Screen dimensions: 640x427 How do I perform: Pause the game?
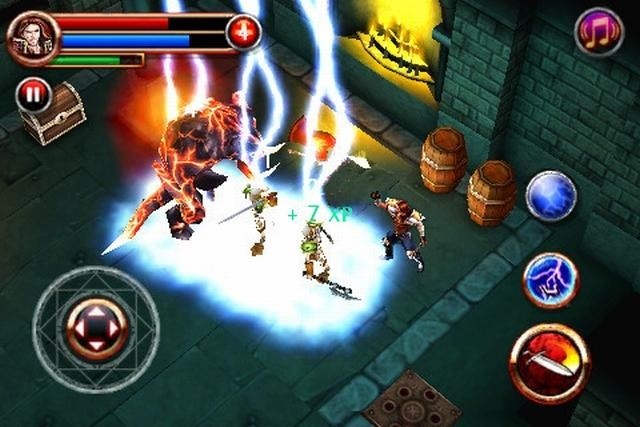pos(33,95)
